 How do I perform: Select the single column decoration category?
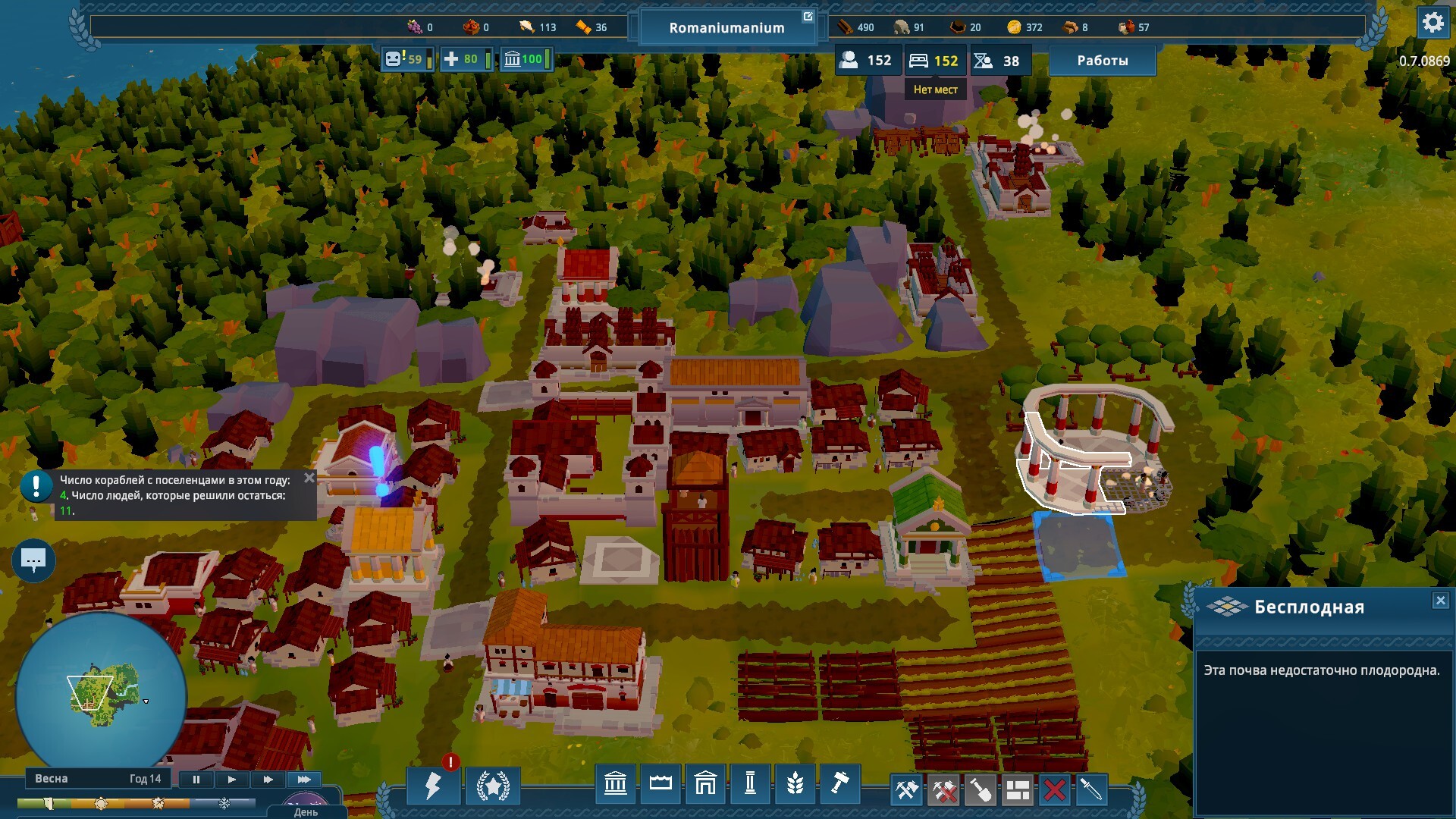(x=750, y=783)
